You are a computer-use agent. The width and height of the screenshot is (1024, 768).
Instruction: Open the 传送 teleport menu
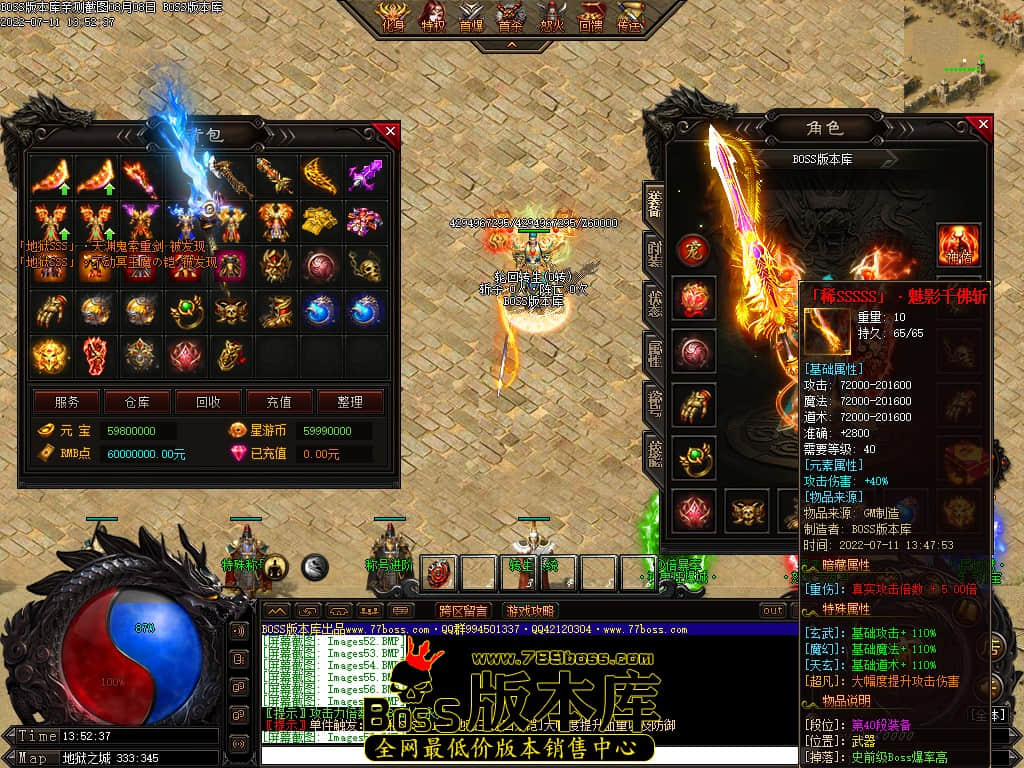click(630, 17)
